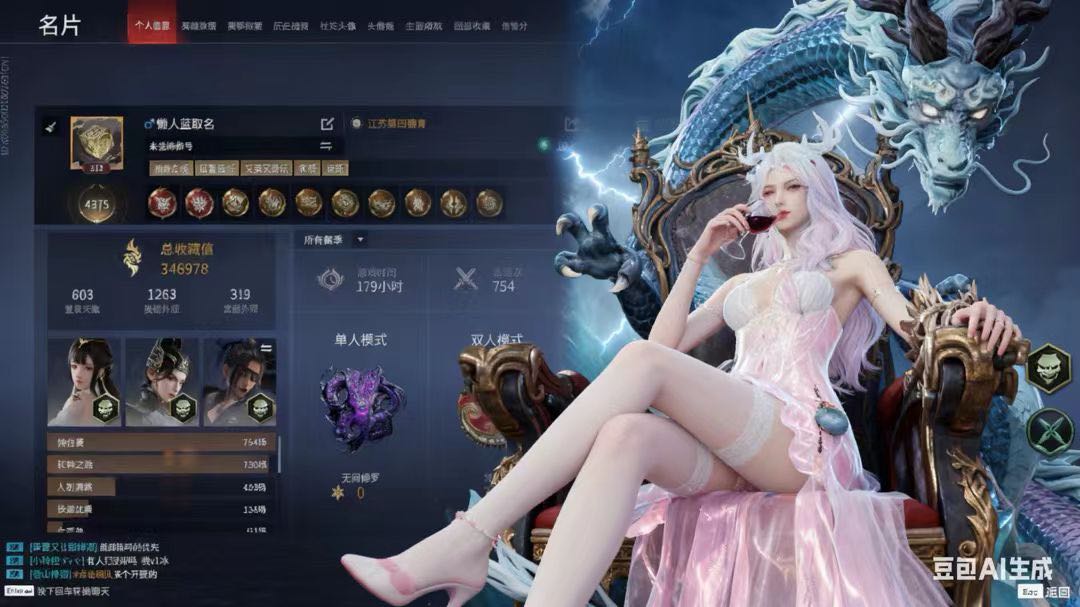The image size is (1080, 607).
Task: Show the 信誉分 tab
Action: (x=514, y=25)
